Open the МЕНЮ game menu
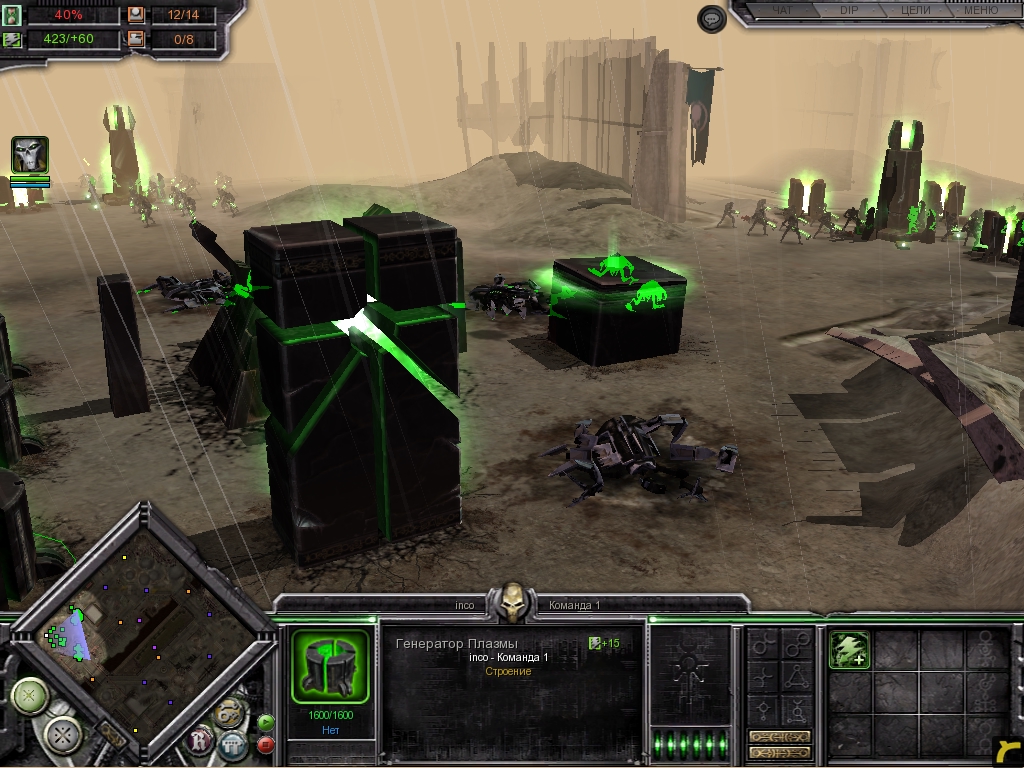This screenshot has width=1024, height=768. 980,10
